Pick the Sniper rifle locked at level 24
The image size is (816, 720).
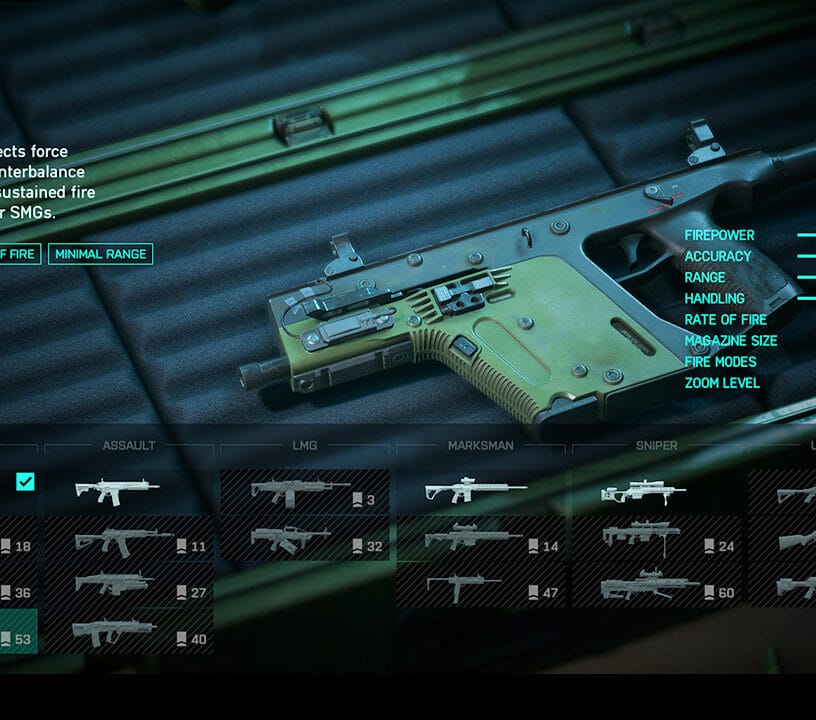(658, 541)
